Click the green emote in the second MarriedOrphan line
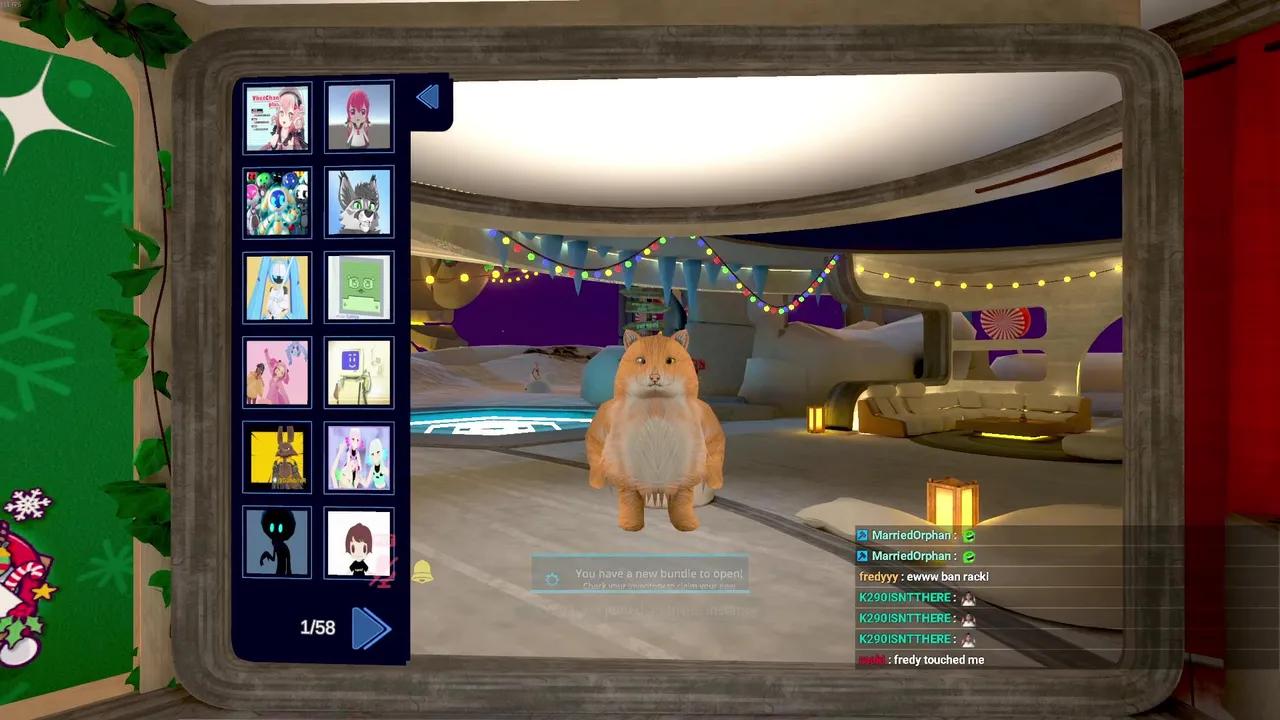This screenshot has width=1280, height=720. [966, 556]
